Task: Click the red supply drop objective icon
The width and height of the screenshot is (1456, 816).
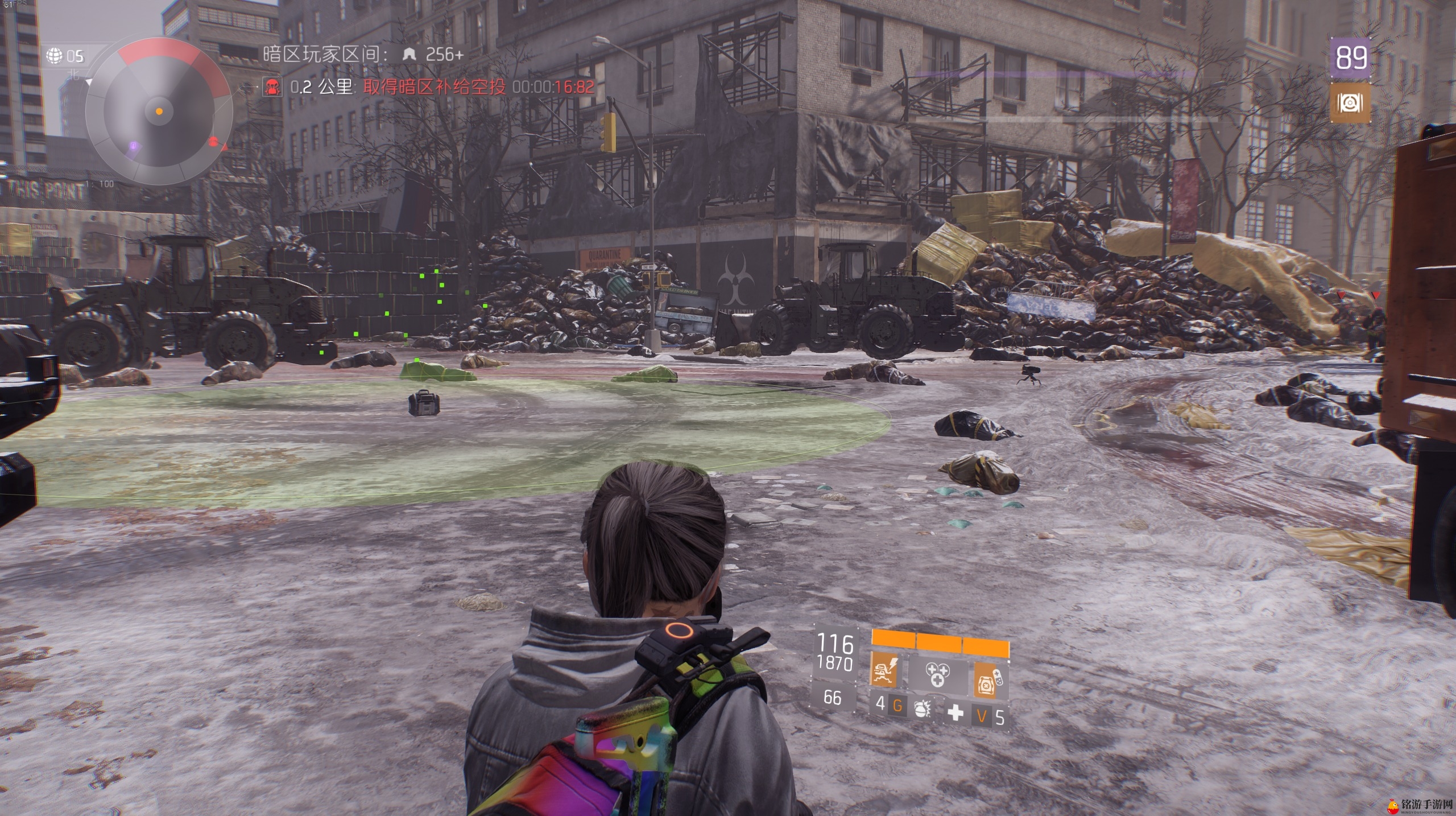Action: tap(272, 87)
